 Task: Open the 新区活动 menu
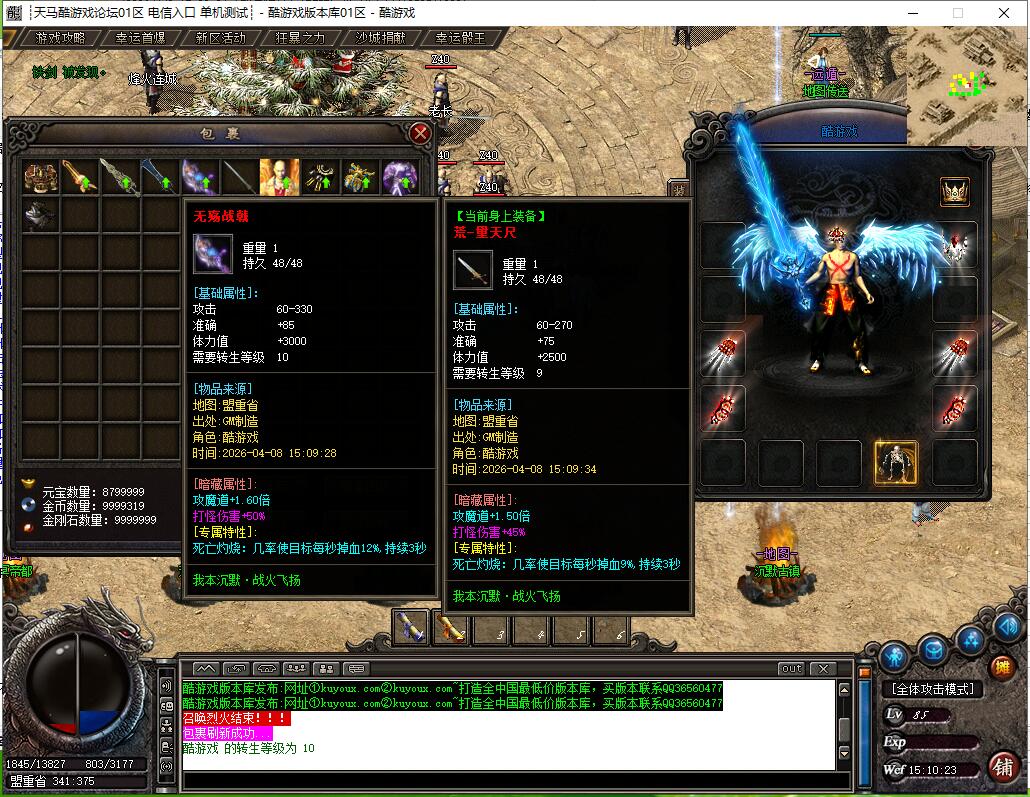[x=220, y=38]
